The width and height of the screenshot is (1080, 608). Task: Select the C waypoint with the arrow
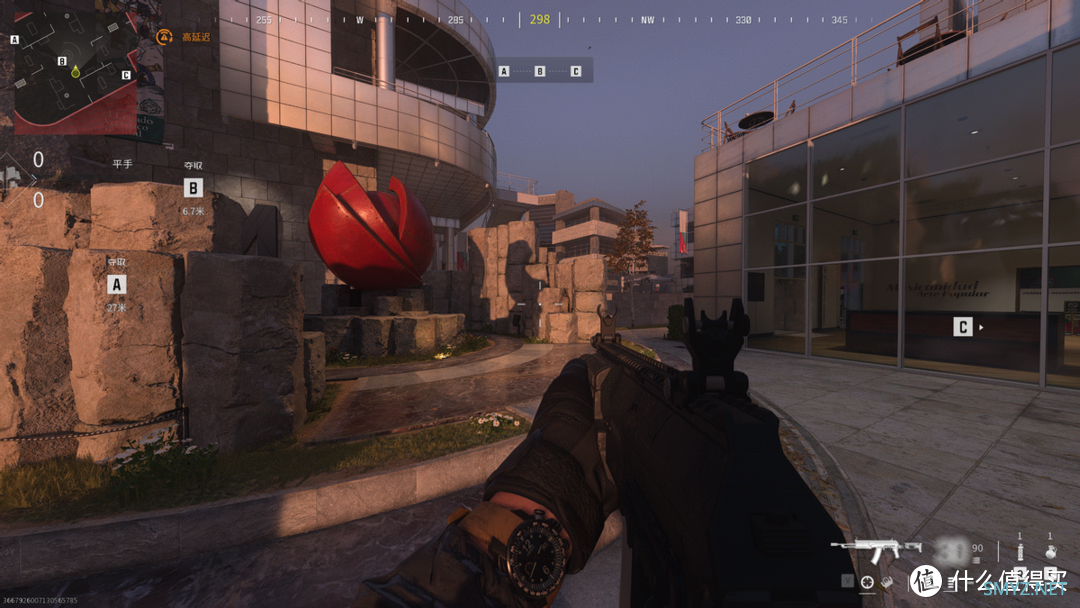click(x=963, y=327)
